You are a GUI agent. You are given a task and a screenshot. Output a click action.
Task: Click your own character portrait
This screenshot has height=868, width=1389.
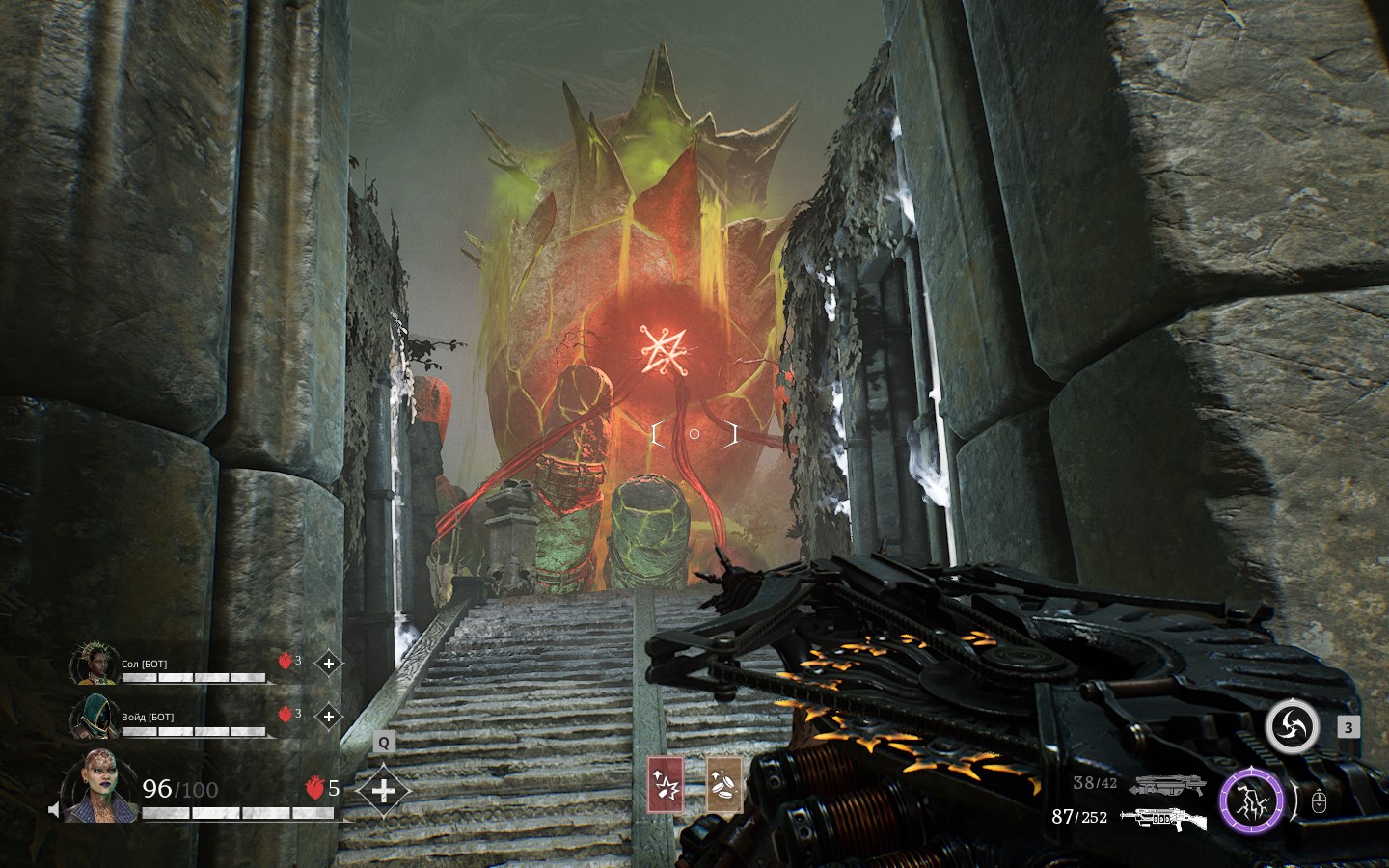101,786
